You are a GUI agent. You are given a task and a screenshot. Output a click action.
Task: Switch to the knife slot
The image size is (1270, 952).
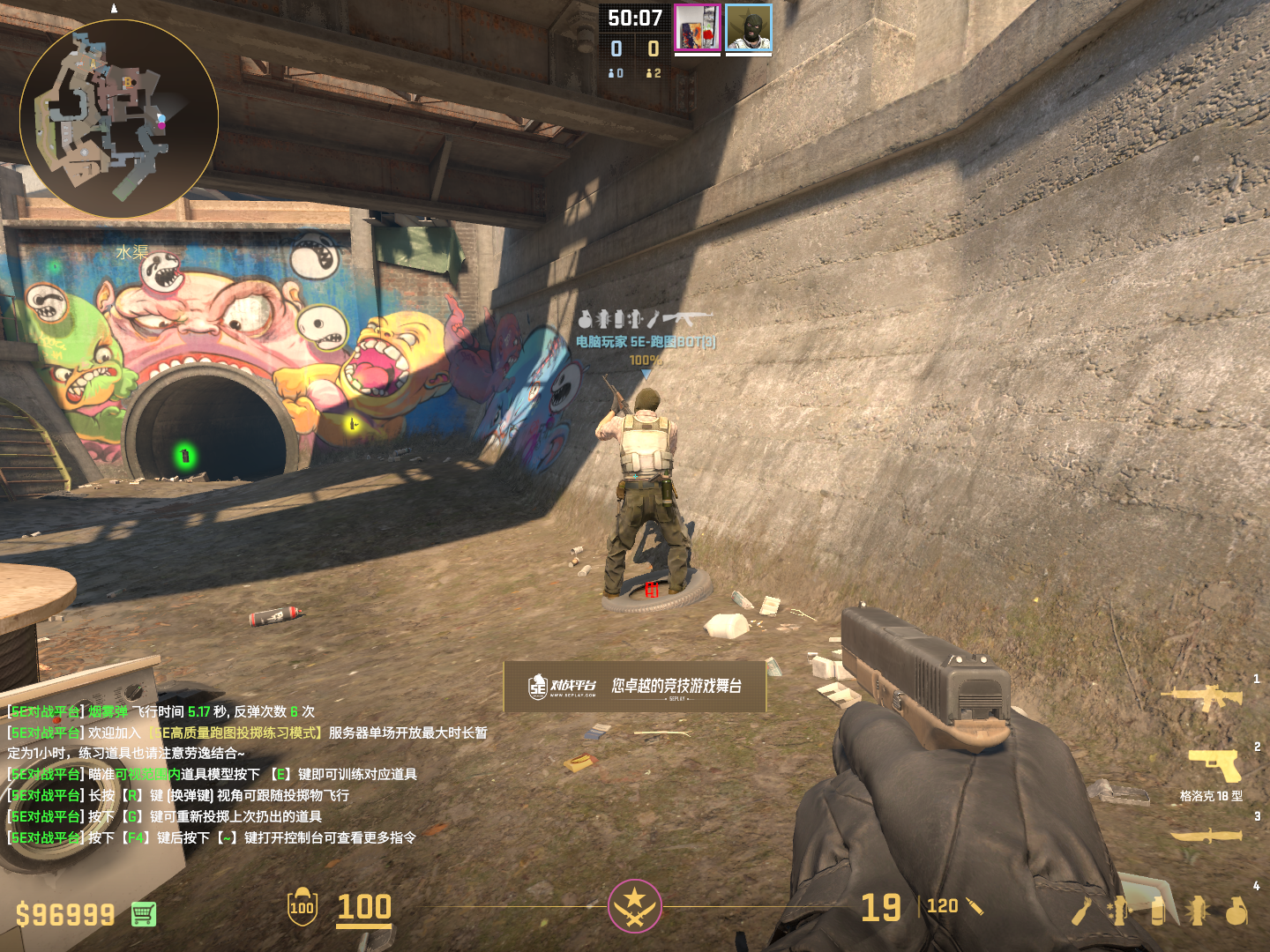click(1206, 835)
